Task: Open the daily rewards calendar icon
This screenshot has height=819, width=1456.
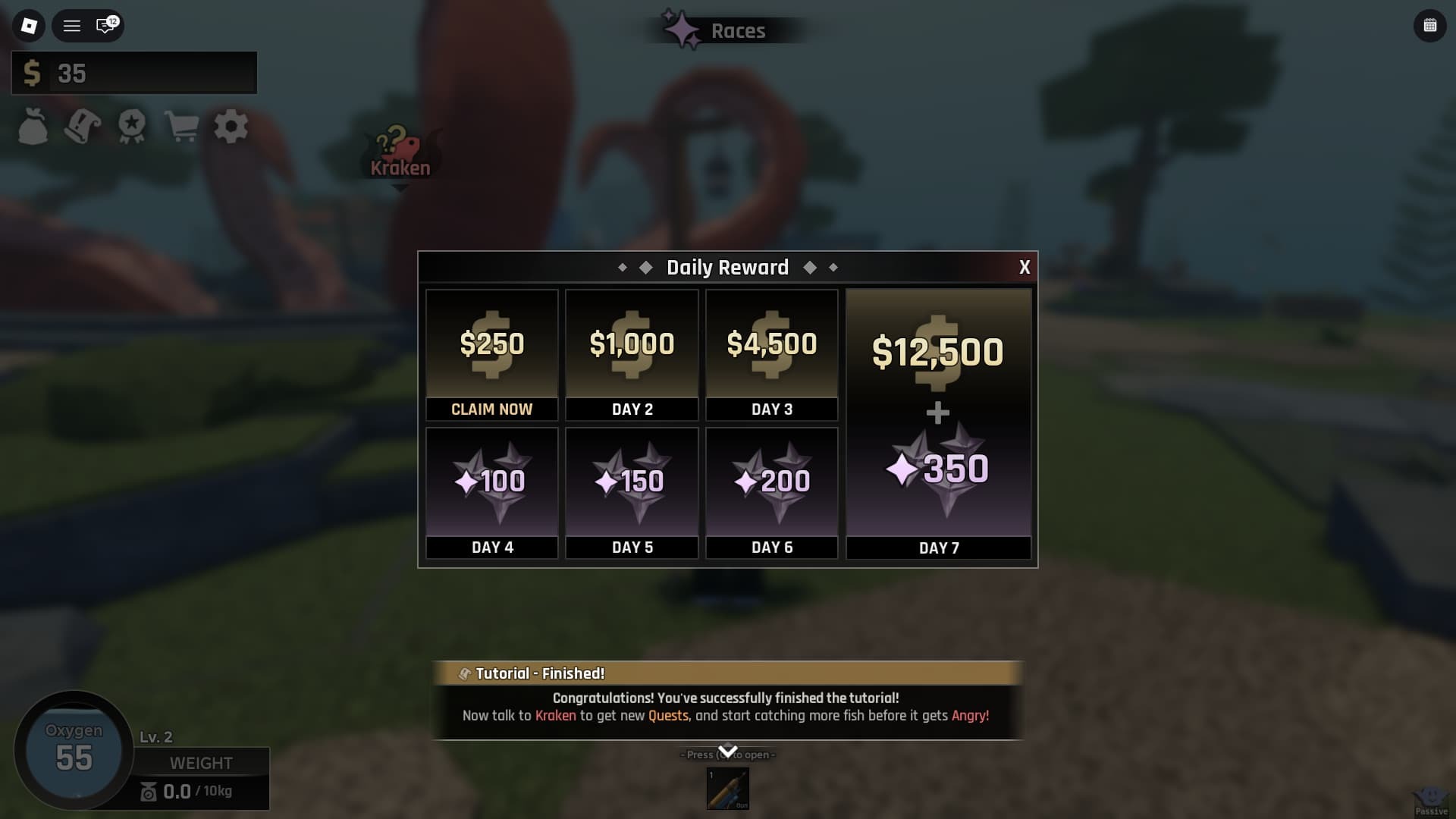Action: pos(1429,25)
